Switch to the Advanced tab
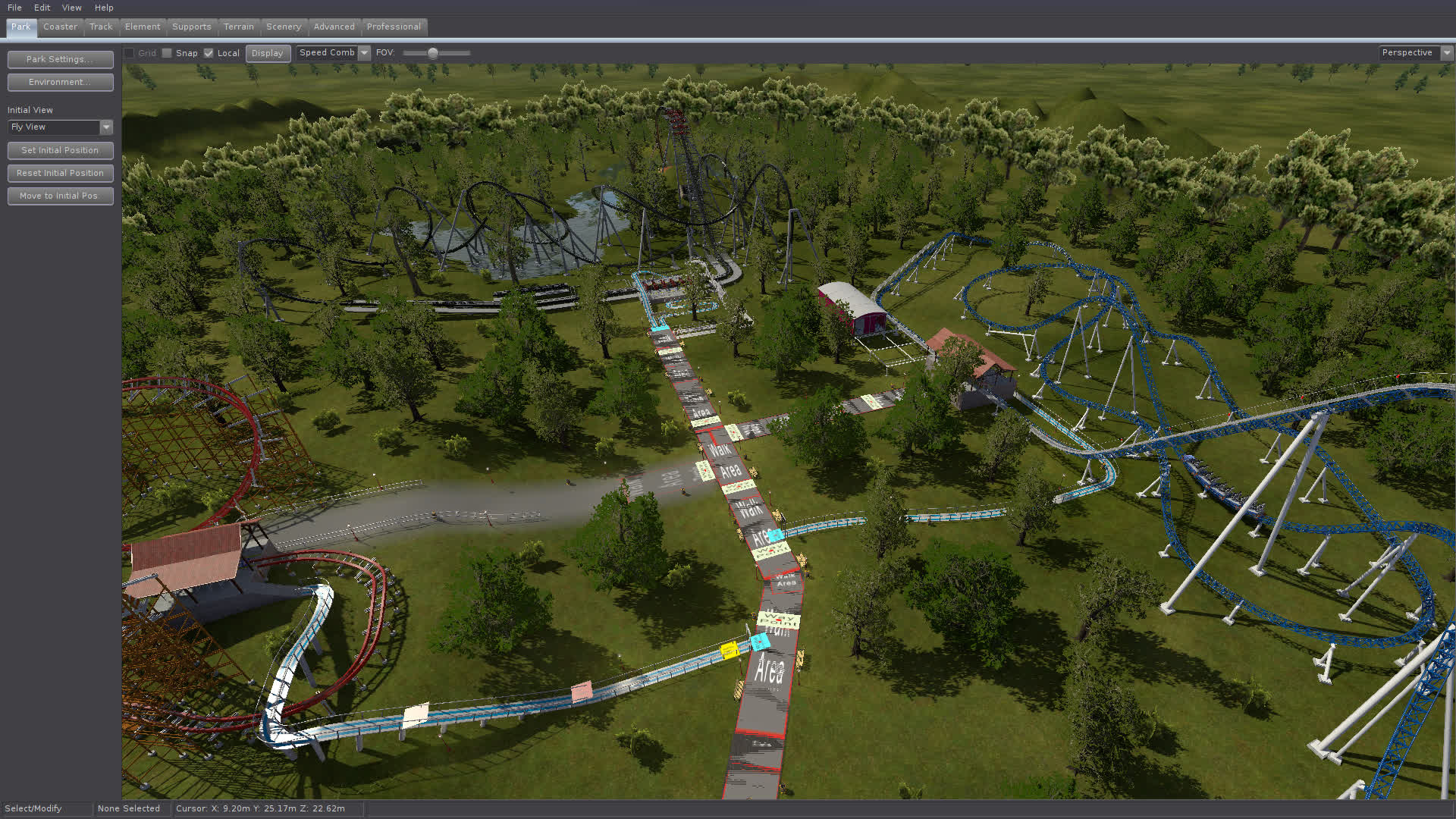 click(334, 27)
